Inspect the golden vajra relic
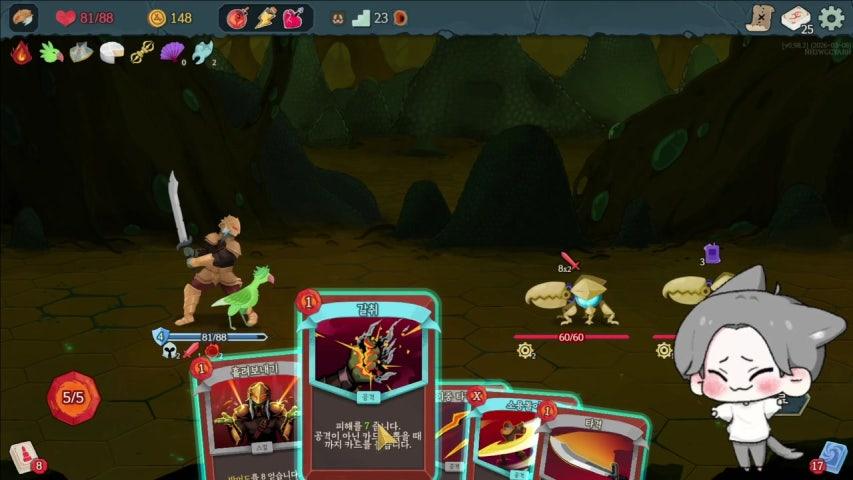This screenshot has height=480, width=853. pyautogui.click(x=142, y=53)
